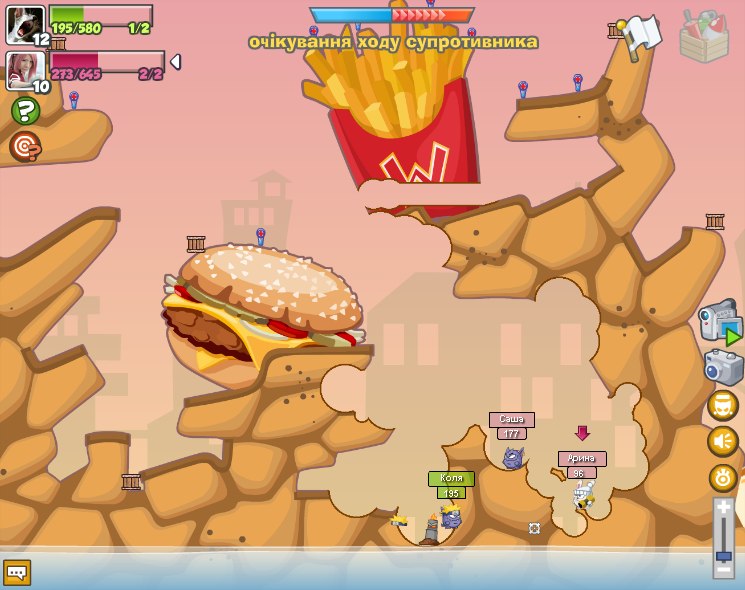Open the gear settings button

[x=722, y=478]
